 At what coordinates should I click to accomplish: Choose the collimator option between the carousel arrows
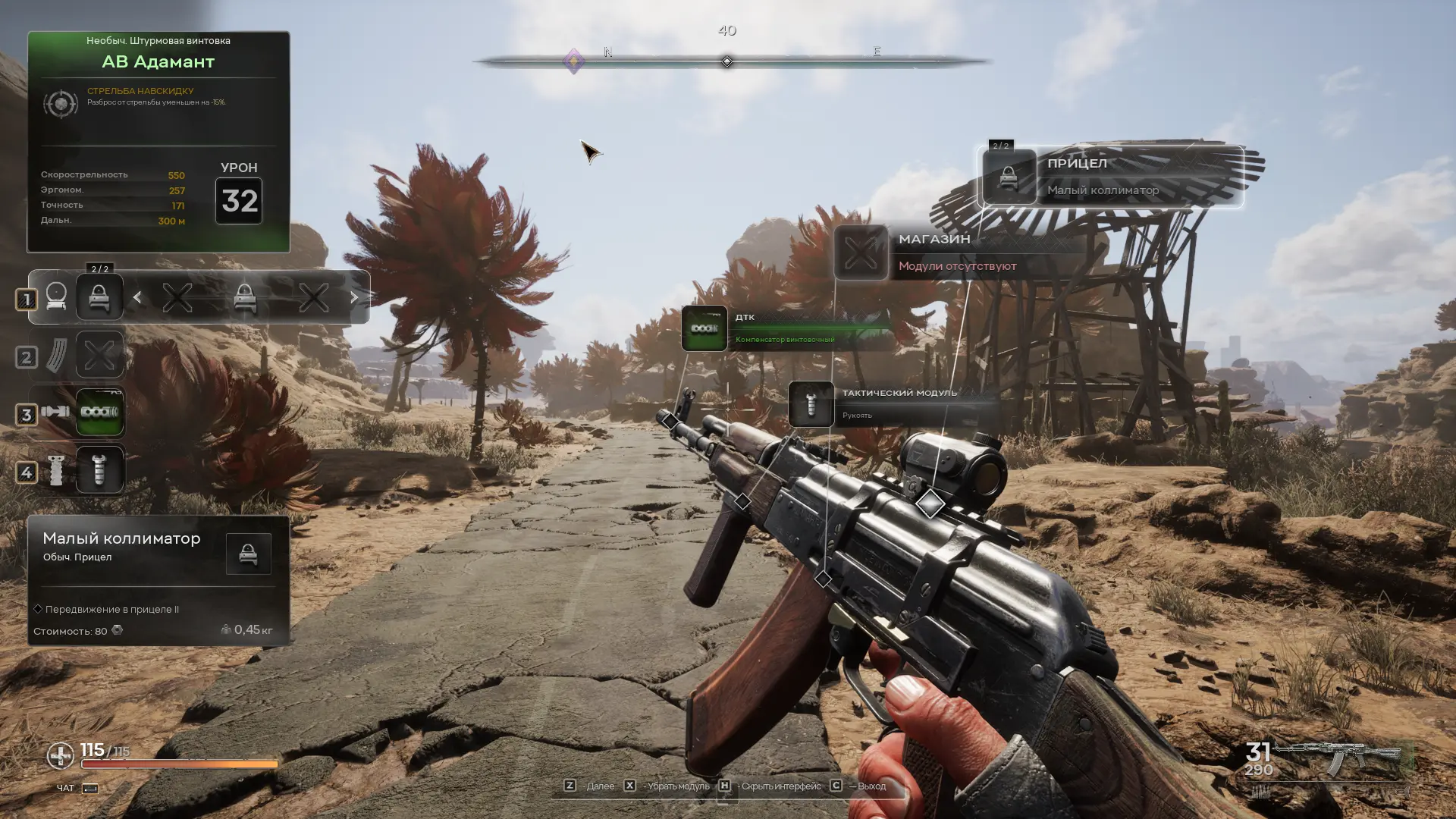pos(244,298)
